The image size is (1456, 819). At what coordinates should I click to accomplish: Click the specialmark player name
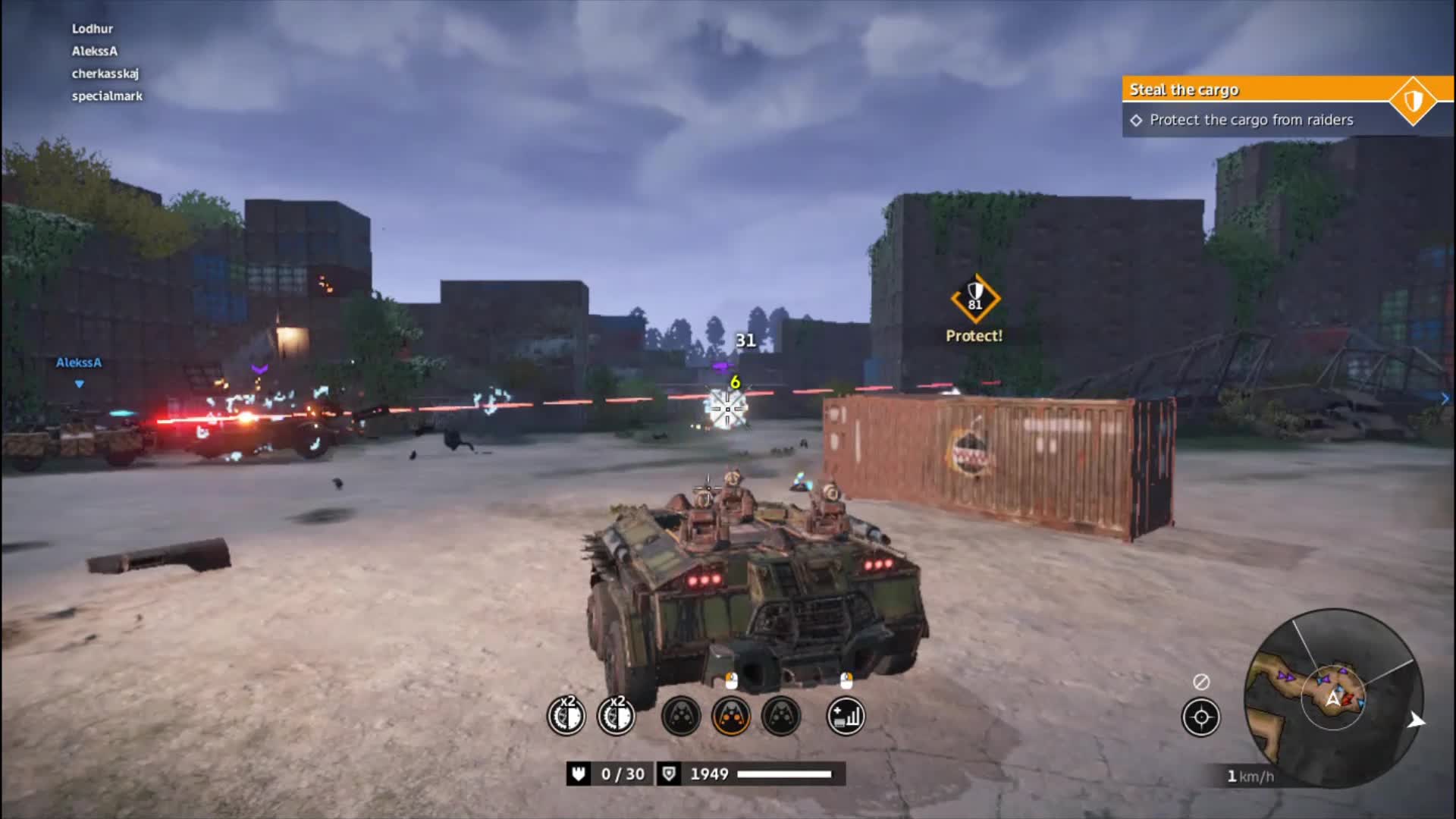coord(108,96)
